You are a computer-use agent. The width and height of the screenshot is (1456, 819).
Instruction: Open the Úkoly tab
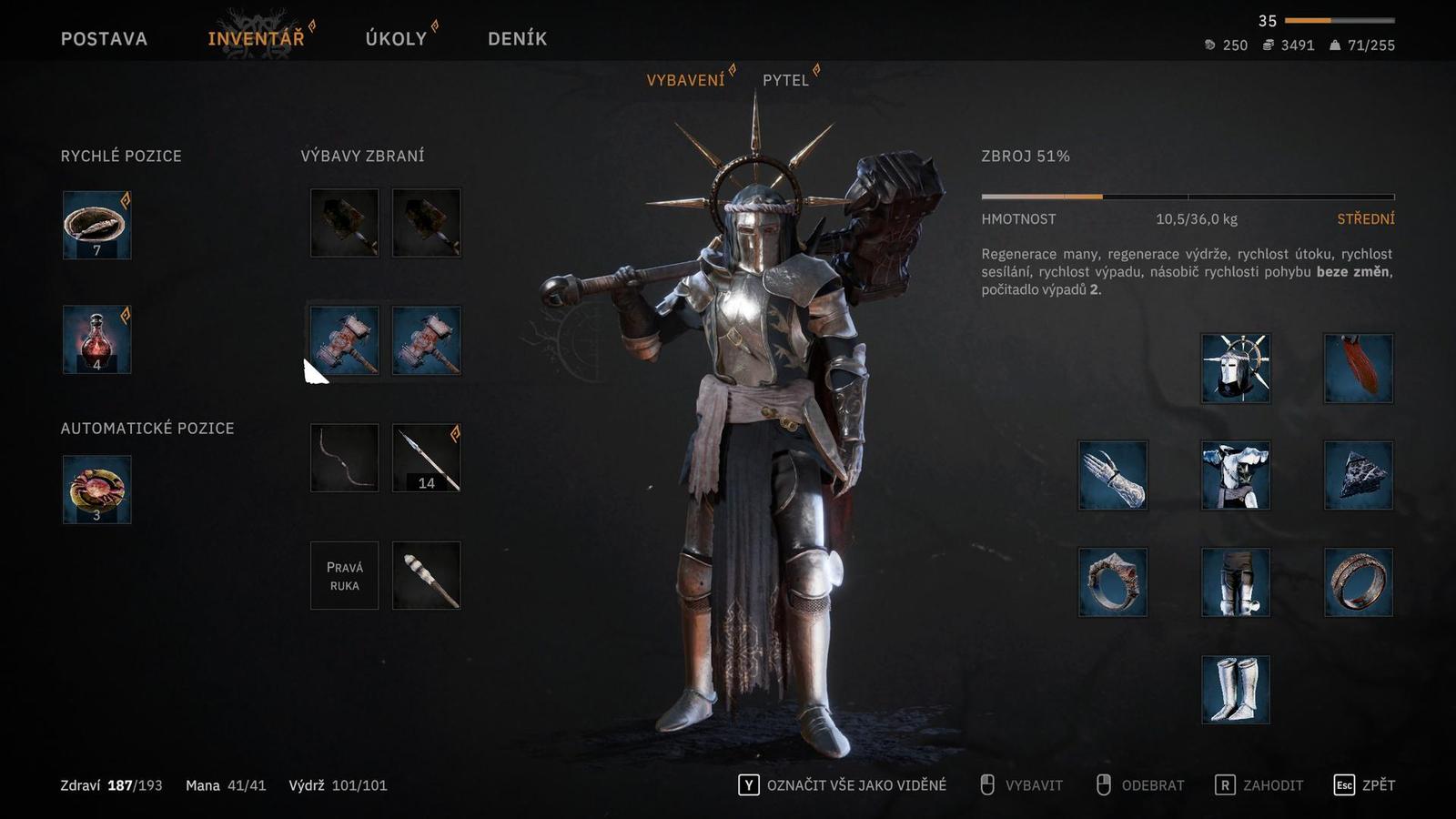coord(396,38)
